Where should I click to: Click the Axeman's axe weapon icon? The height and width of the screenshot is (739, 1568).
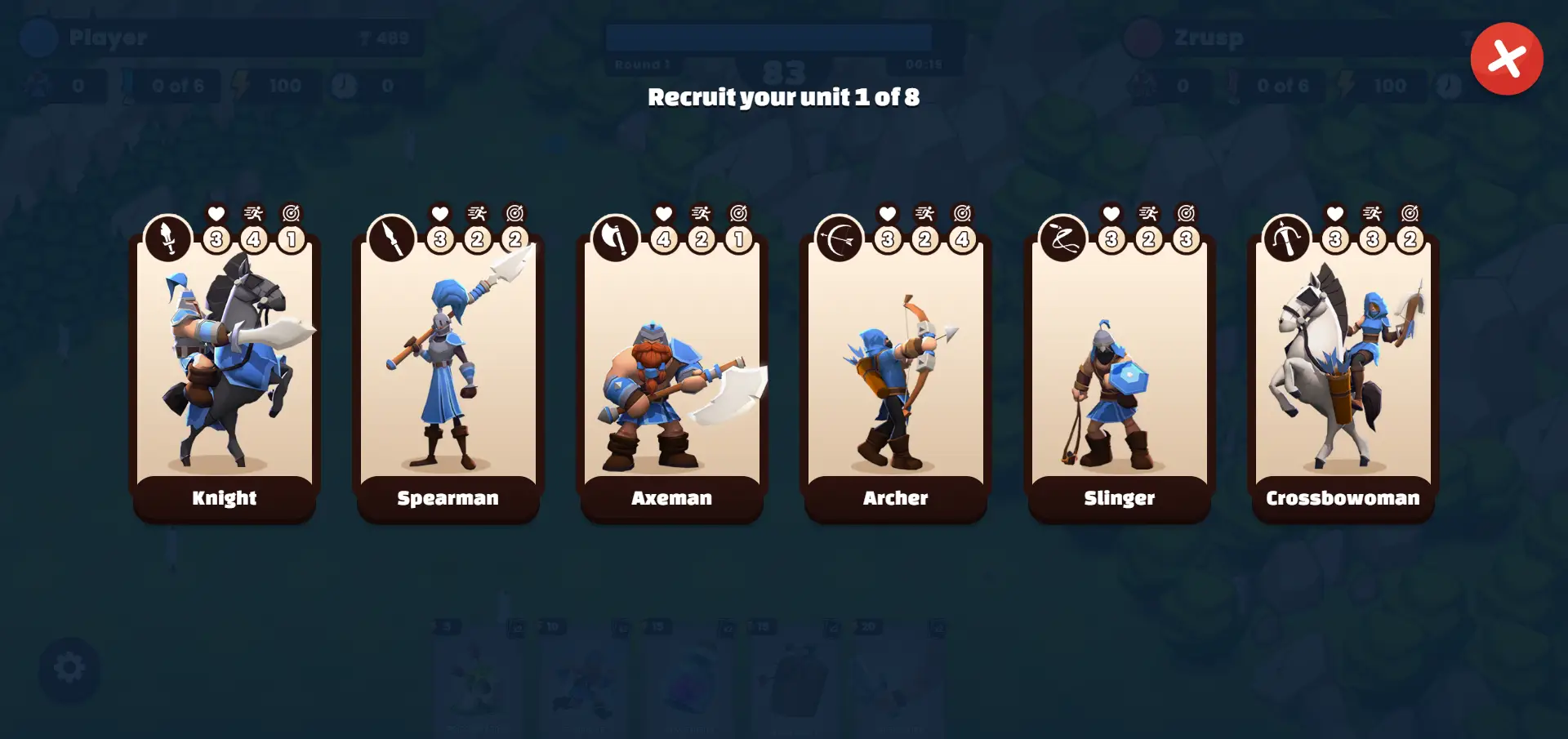coord(616,238)
